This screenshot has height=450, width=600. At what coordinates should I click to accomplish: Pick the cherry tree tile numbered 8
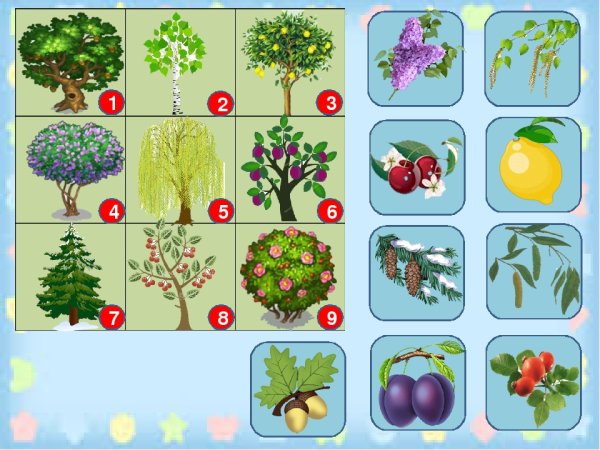[181, 276]
